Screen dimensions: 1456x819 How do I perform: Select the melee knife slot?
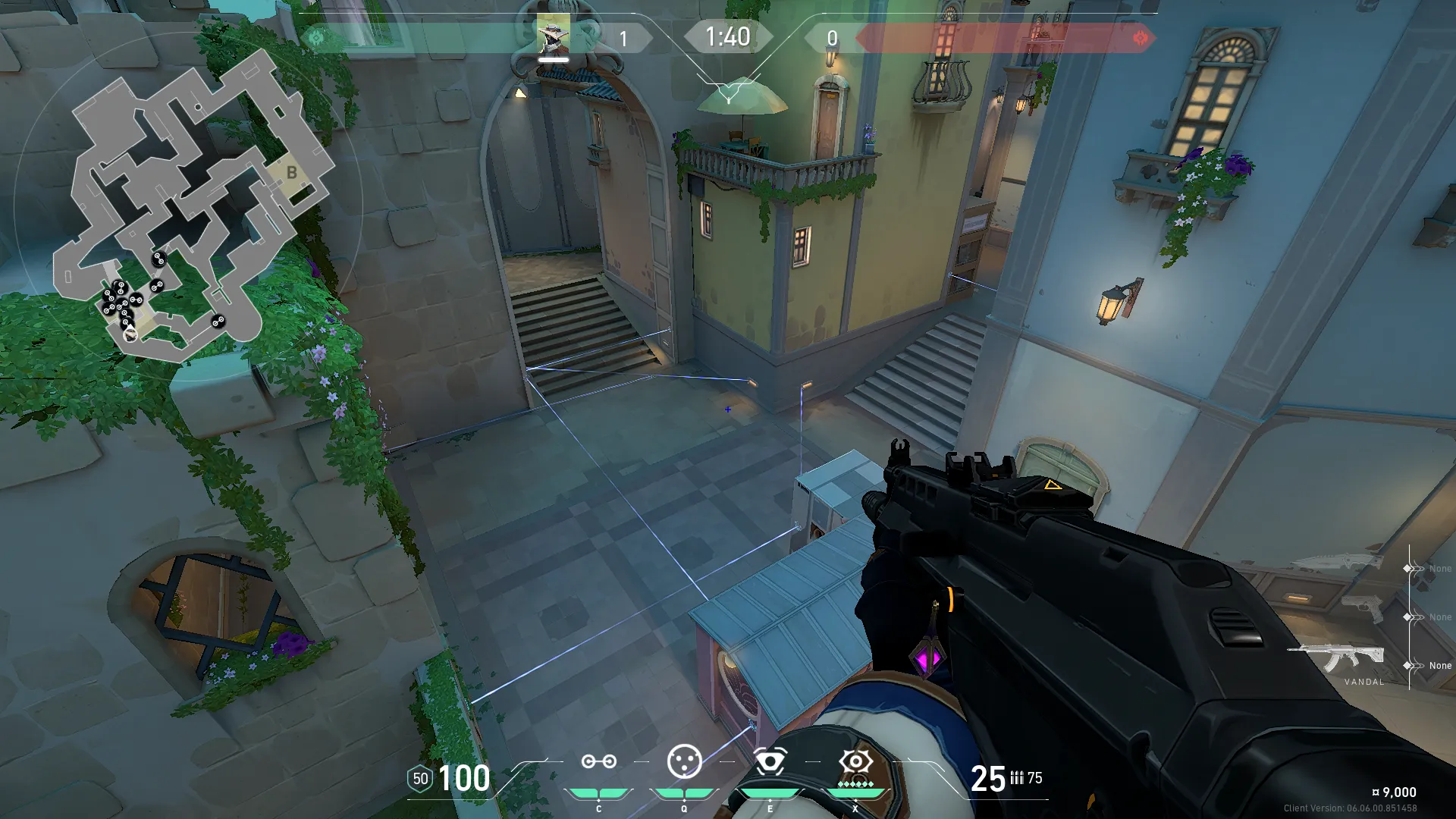coord(1338,563)
